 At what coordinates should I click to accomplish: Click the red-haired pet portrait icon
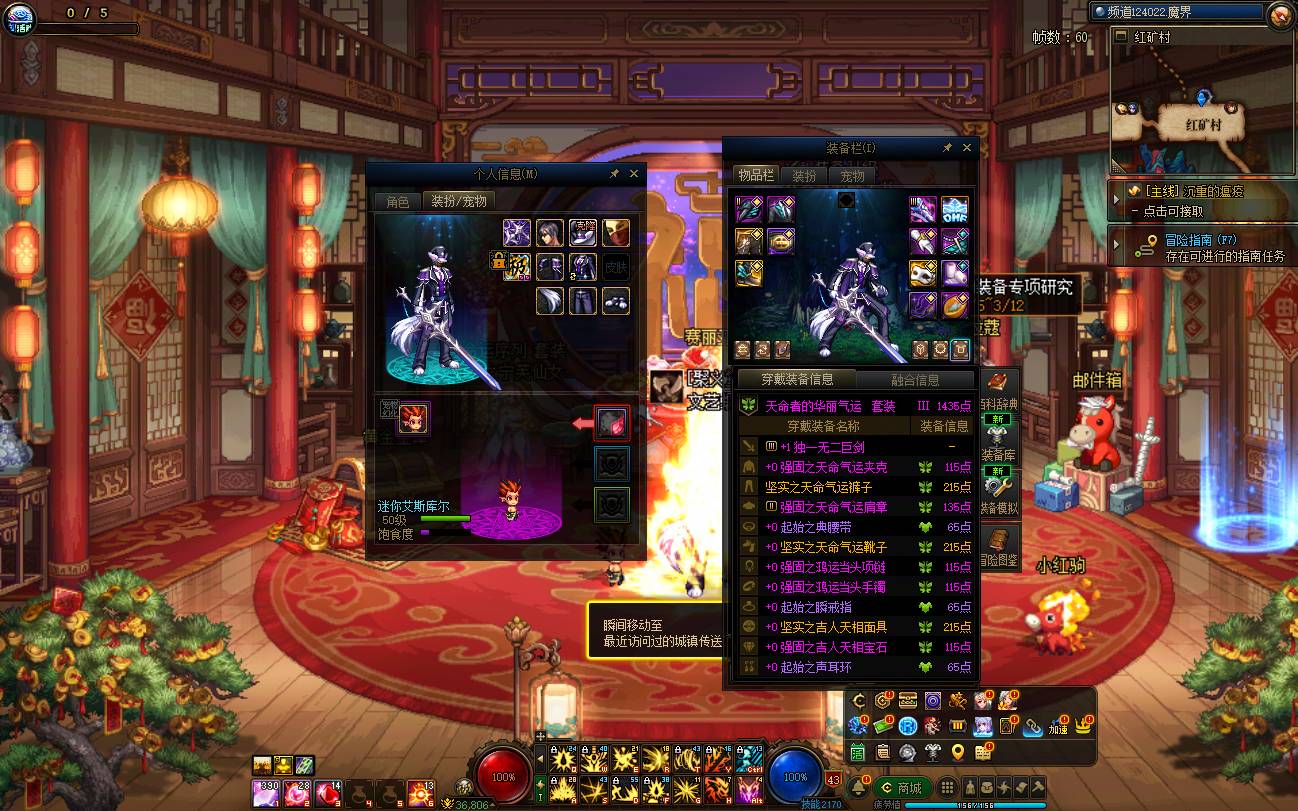(x=413, y=419)
